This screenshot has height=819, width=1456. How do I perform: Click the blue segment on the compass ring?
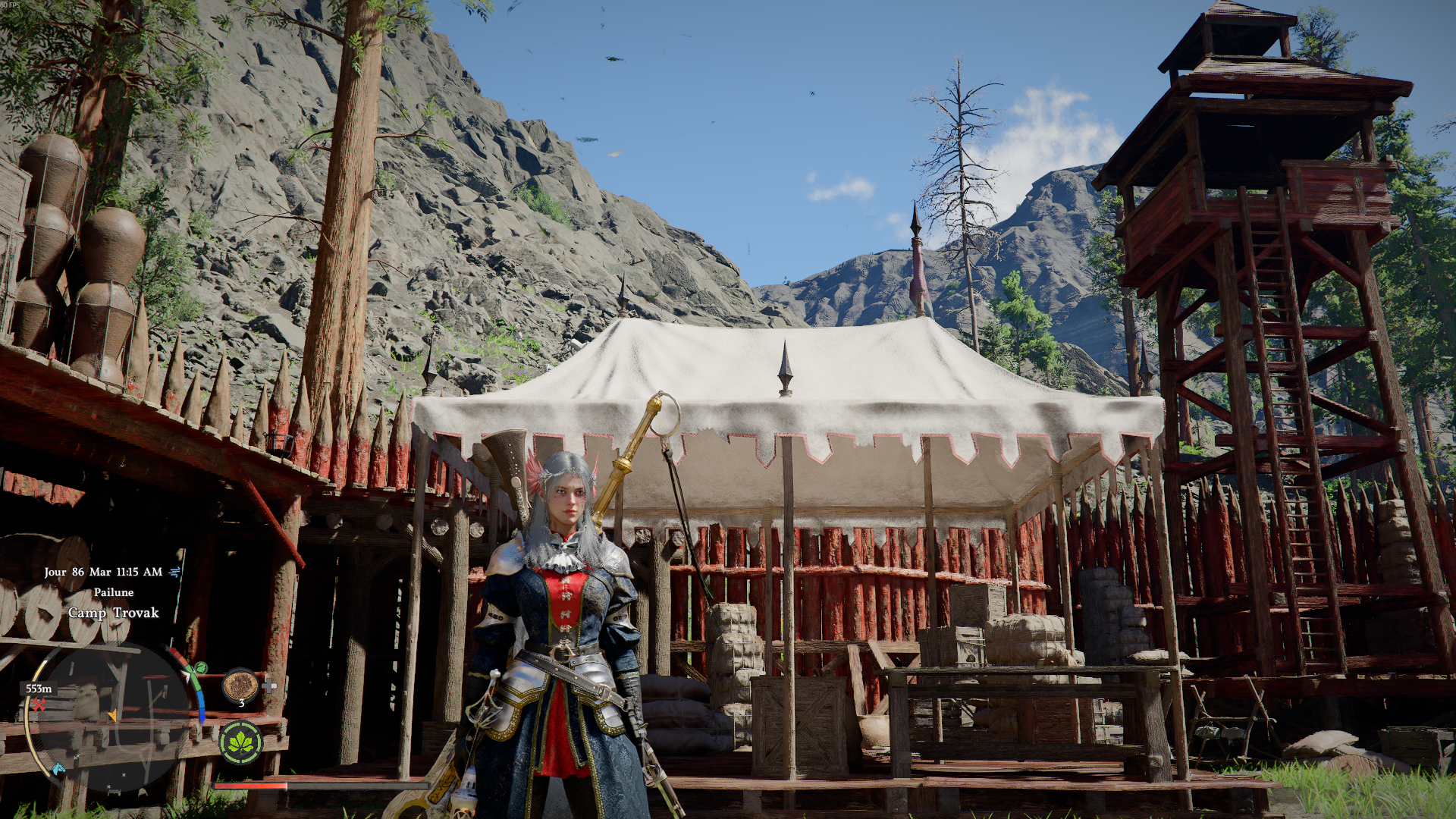click(x=202, y=704)
